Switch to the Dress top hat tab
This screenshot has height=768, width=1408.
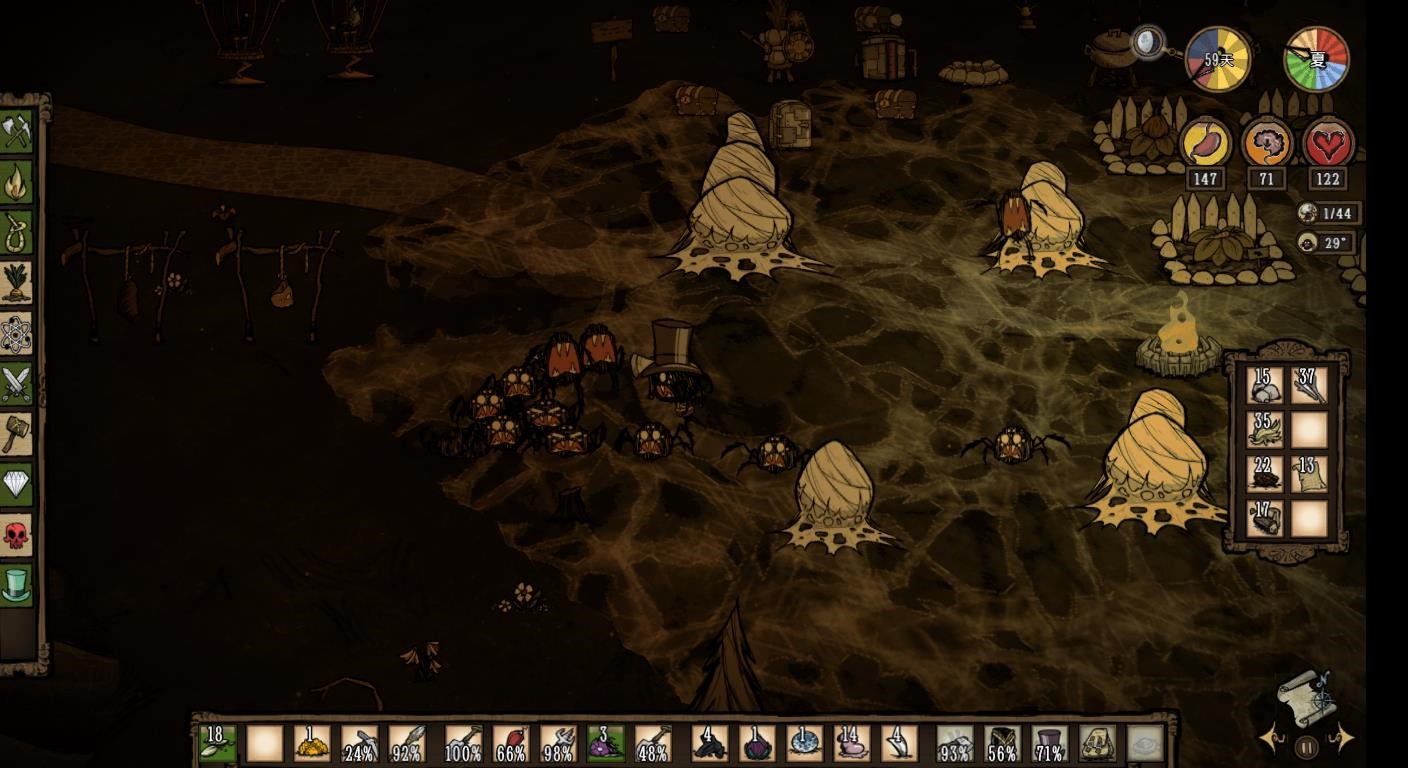[x=17, y=585]
